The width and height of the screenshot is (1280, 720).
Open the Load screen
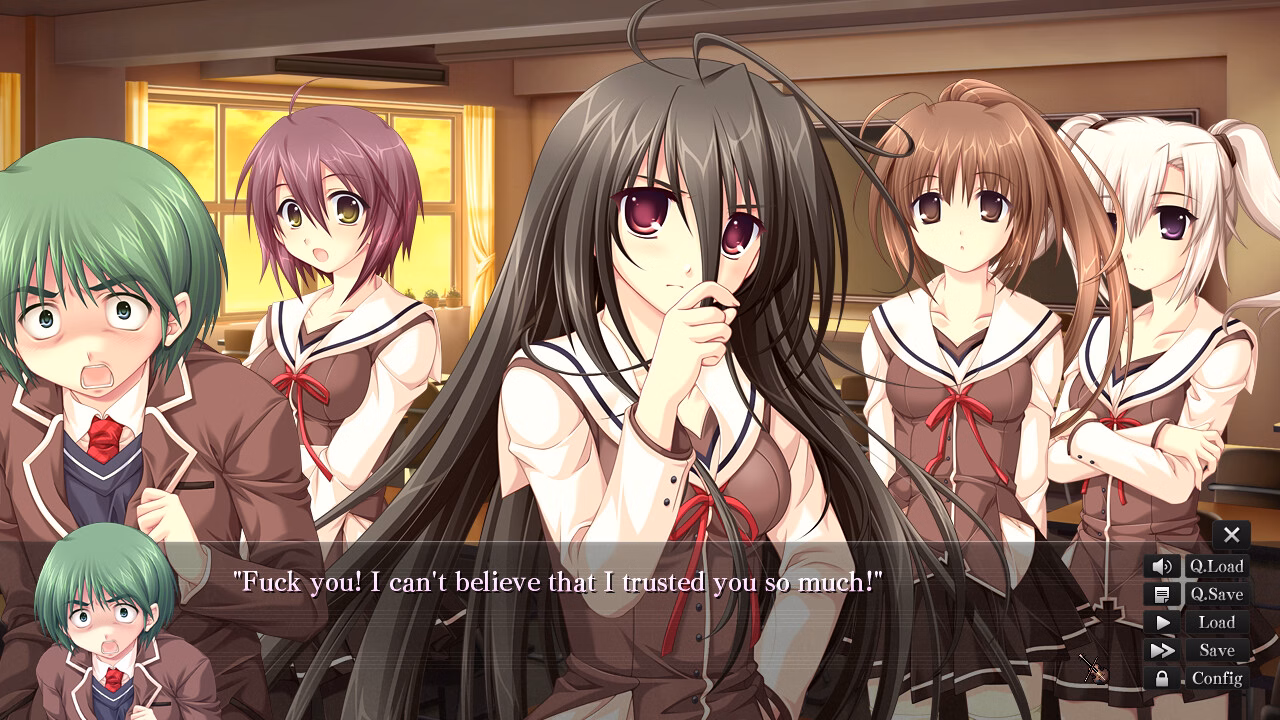[1218, 622]
